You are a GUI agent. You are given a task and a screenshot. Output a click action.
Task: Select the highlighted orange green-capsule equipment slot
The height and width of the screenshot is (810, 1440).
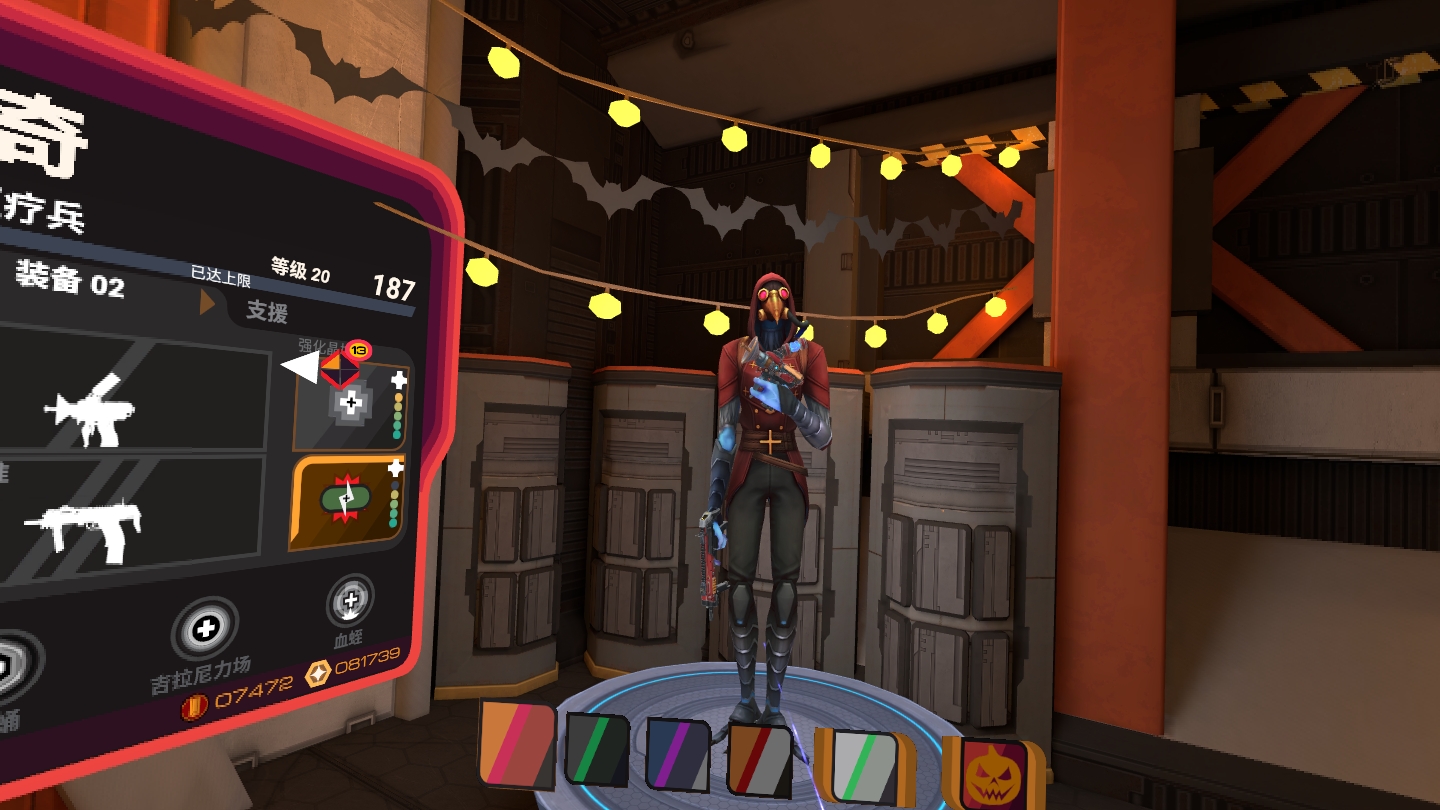(347, 502)
